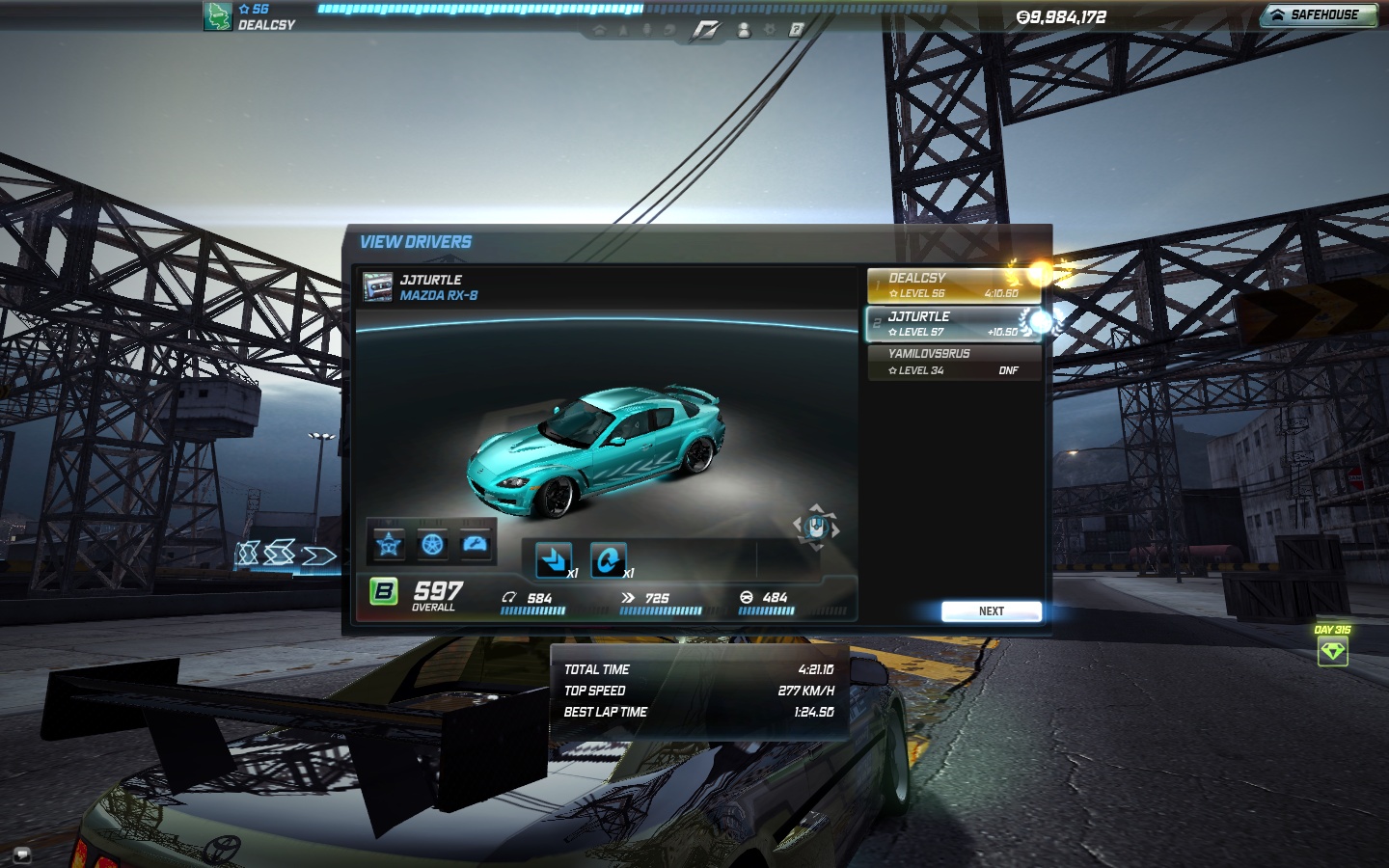
Task: Click the mouse rotate car view control
Action: pos(816,527)
